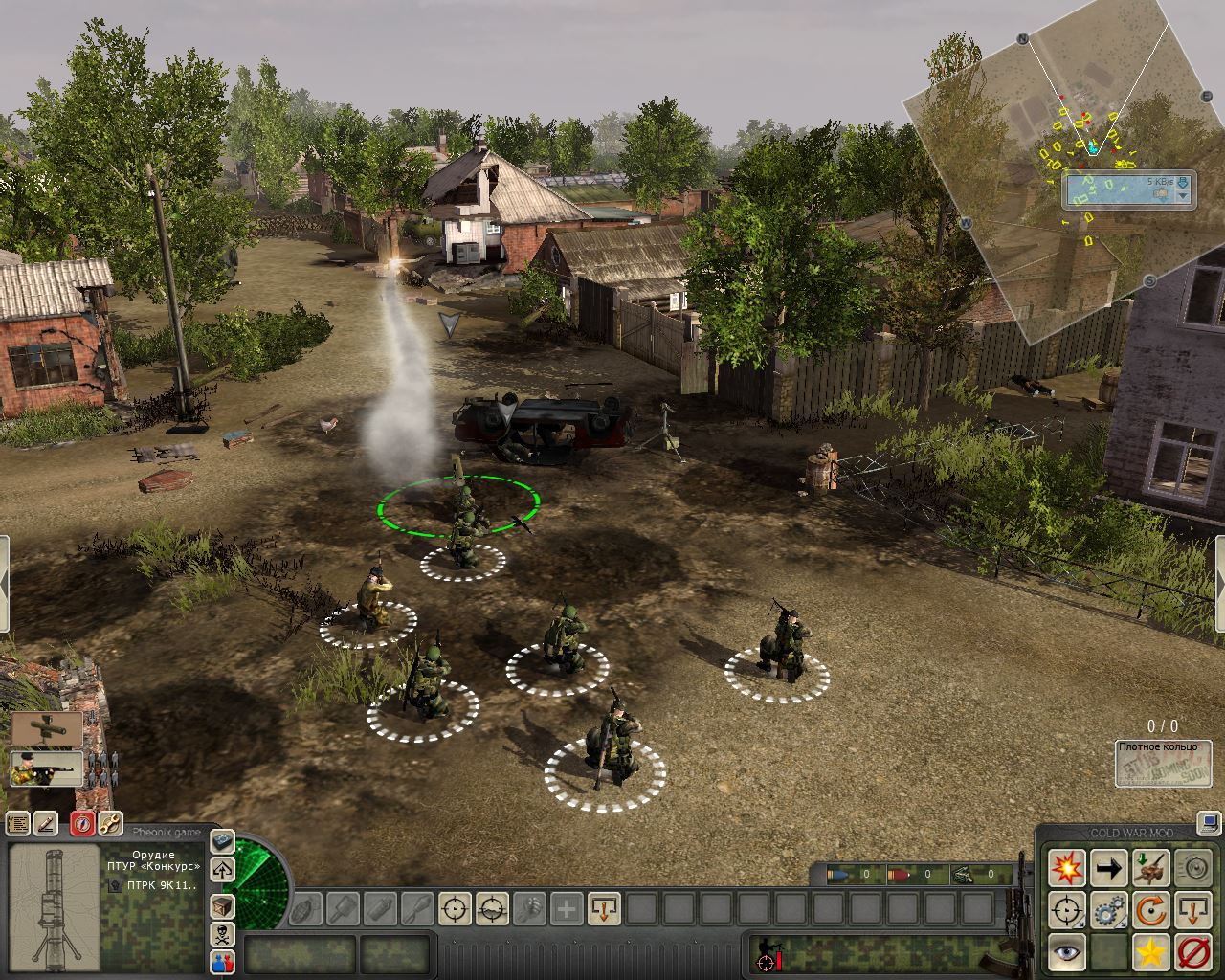Open the mission objectives scroll icon
The height and width of the screenshot is (980, 1225).
(x=17, y=823)
